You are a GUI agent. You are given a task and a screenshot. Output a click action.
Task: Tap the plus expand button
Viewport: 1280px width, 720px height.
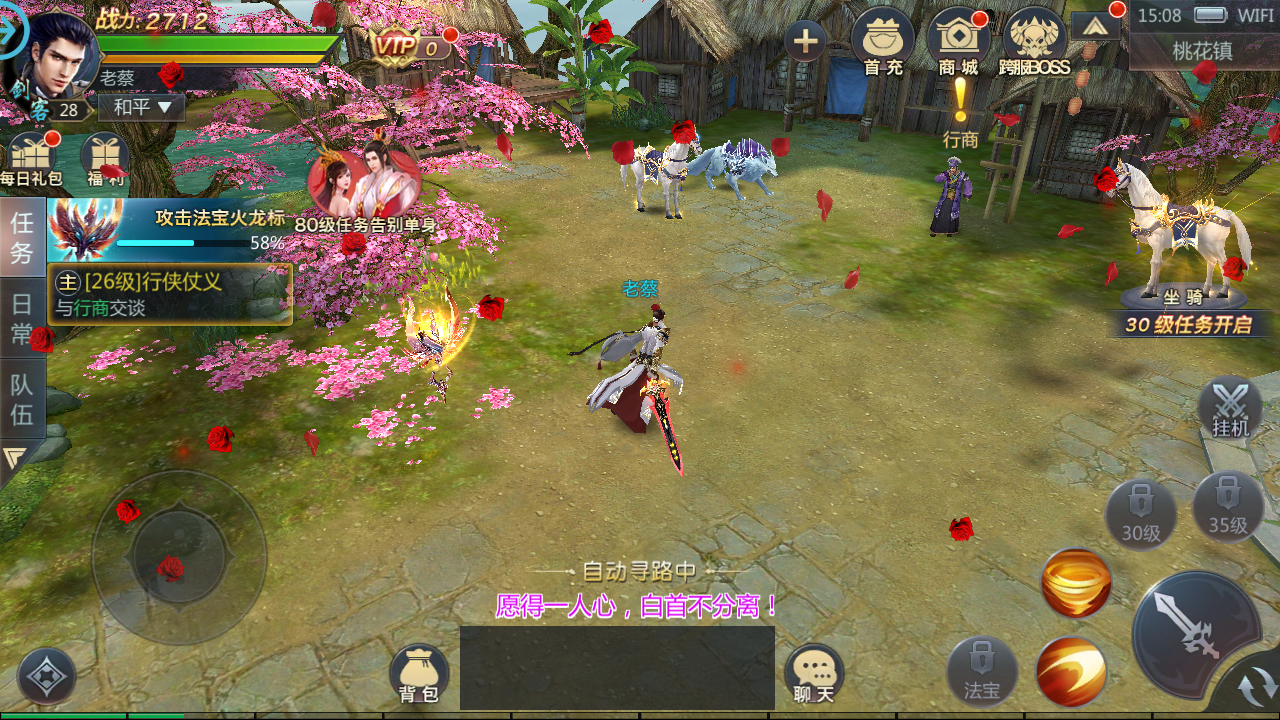pyautogui.click(x=806, y=42)
